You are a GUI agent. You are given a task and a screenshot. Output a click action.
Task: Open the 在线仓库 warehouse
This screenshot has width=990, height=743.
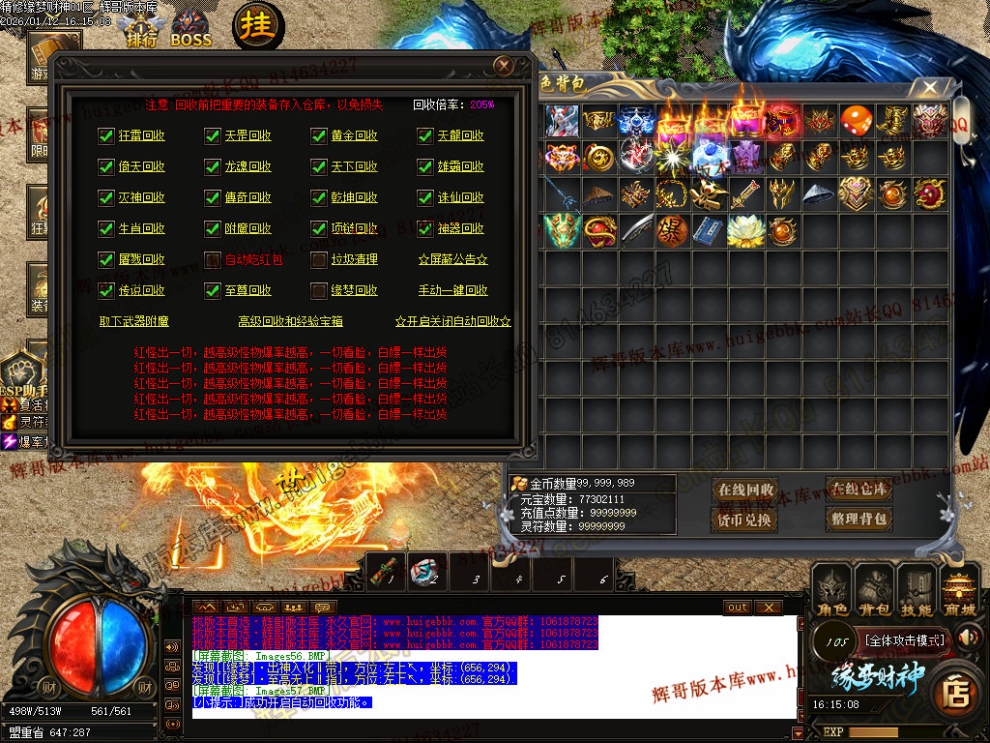pyautogui.click(x=858, y=489)
